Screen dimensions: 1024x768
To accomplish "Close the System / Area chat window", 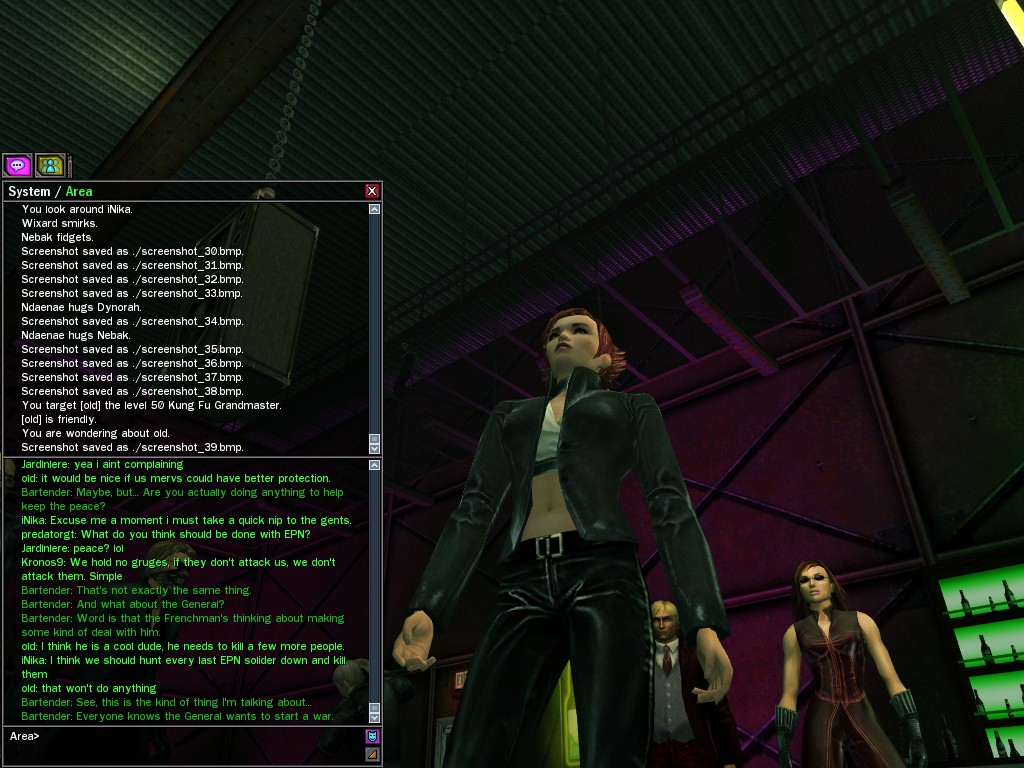I will click(x=372, y=191).
